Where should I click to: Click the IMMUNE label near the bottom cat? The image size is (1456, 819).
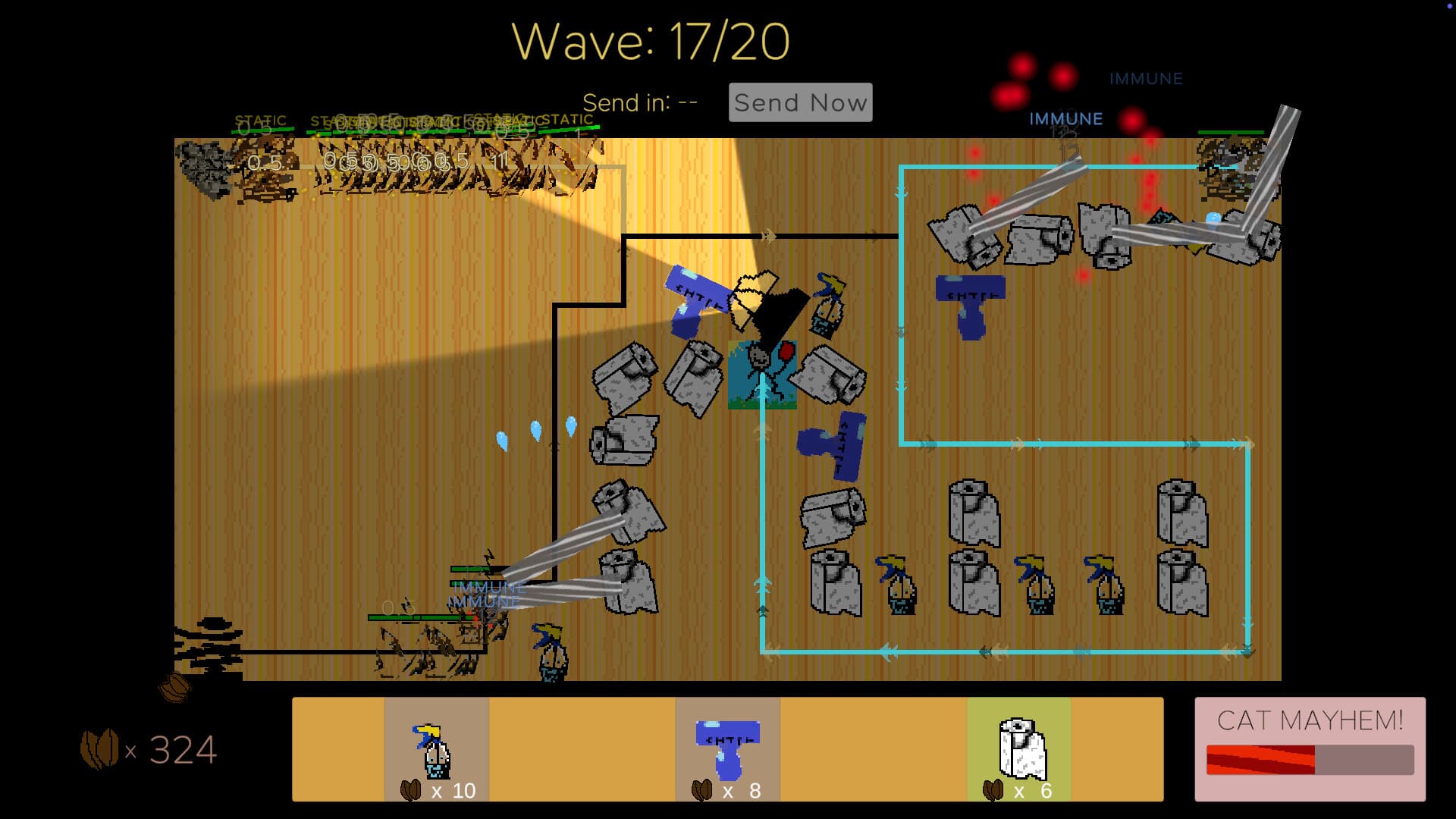(488, 587)
